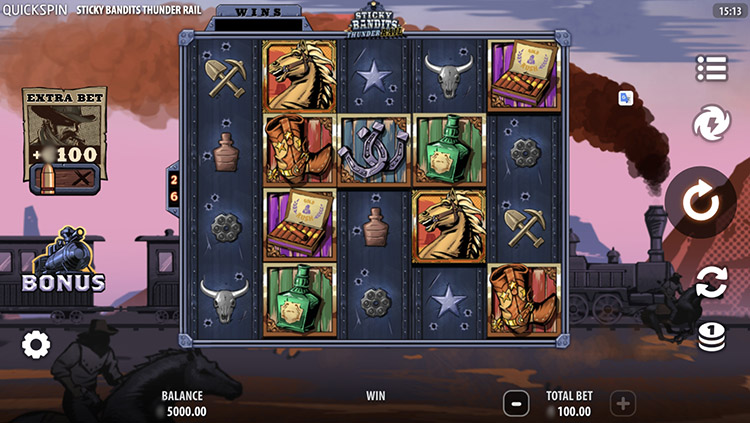Toggle the turbo spin mode icon

711,124
